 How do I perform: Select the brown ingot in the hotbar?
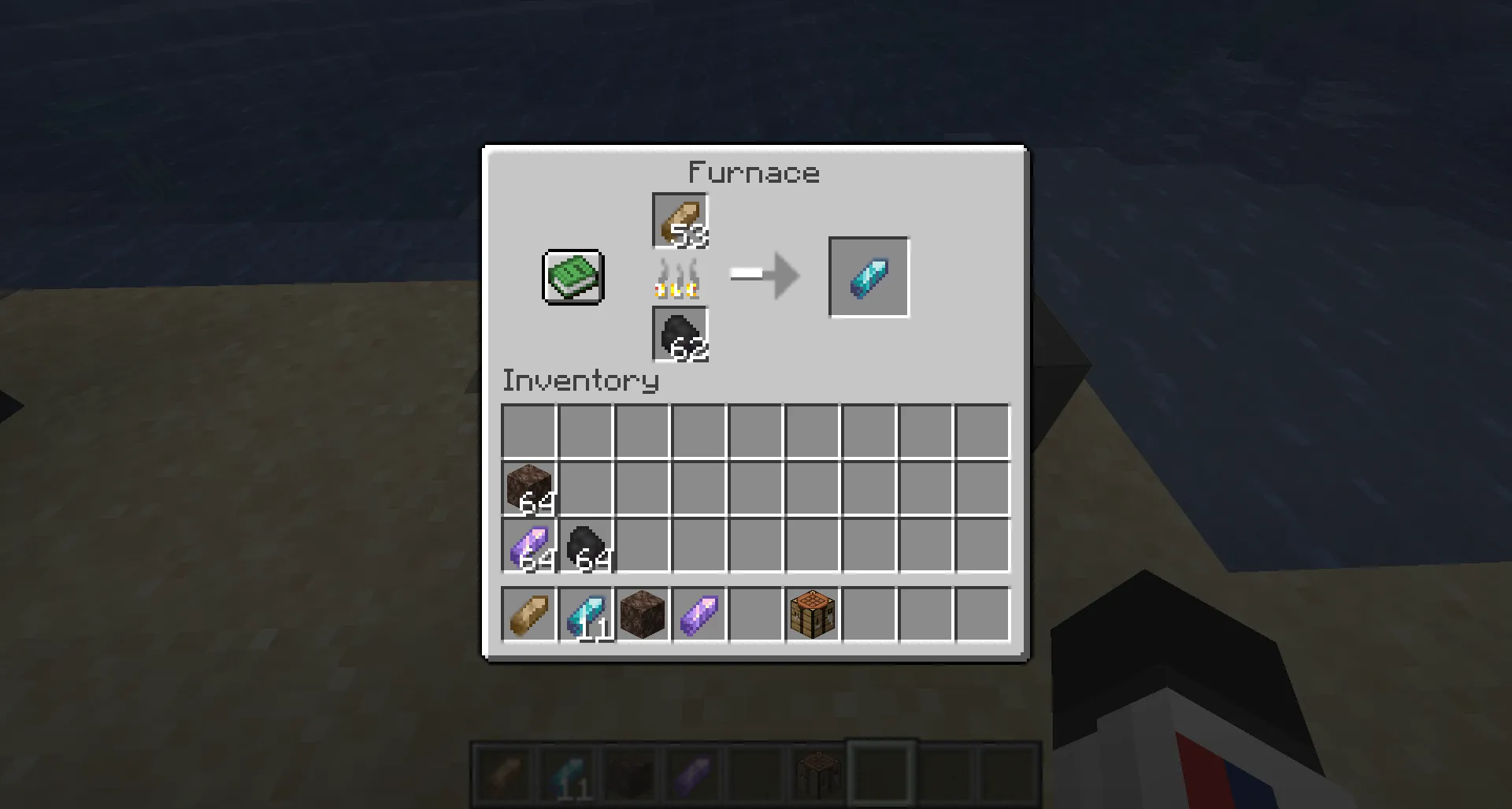pos(528,615)
